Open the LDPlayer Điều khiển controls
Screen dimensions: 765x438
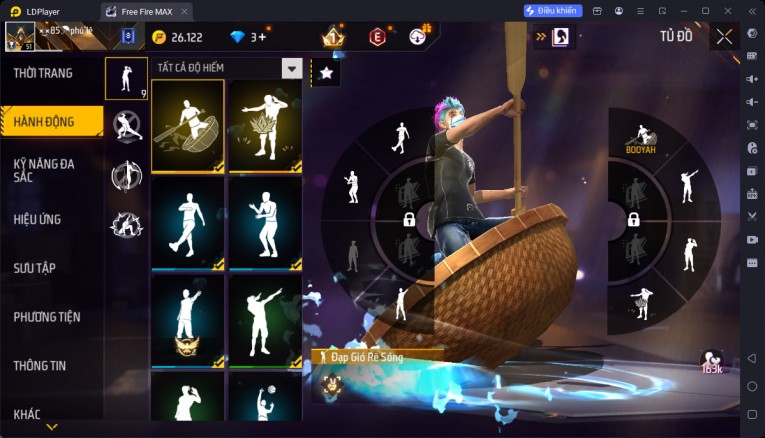552,11
